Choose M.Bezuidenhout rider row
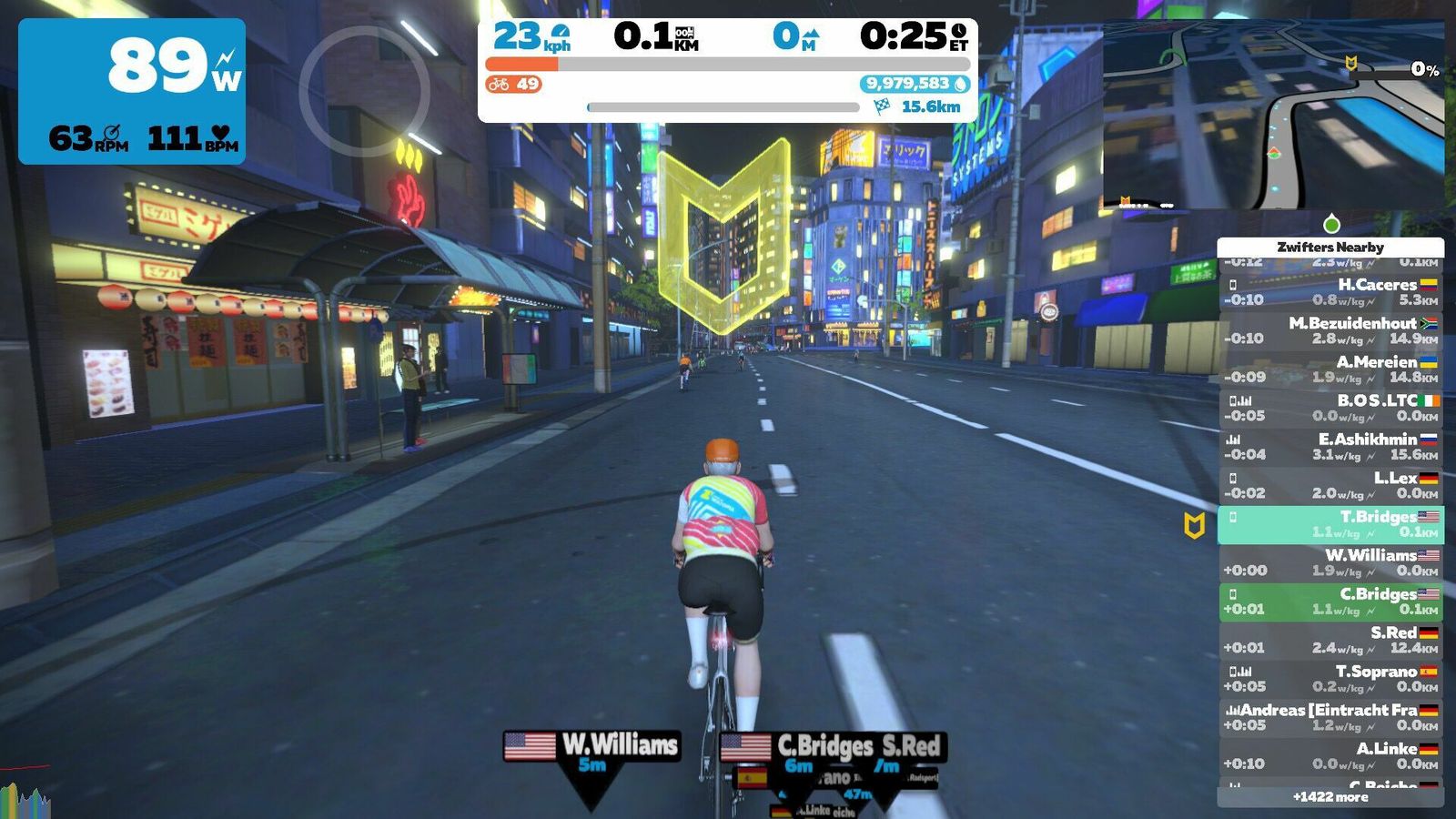The width and height of the screenshot is (1456, 819). [1330, 330]
